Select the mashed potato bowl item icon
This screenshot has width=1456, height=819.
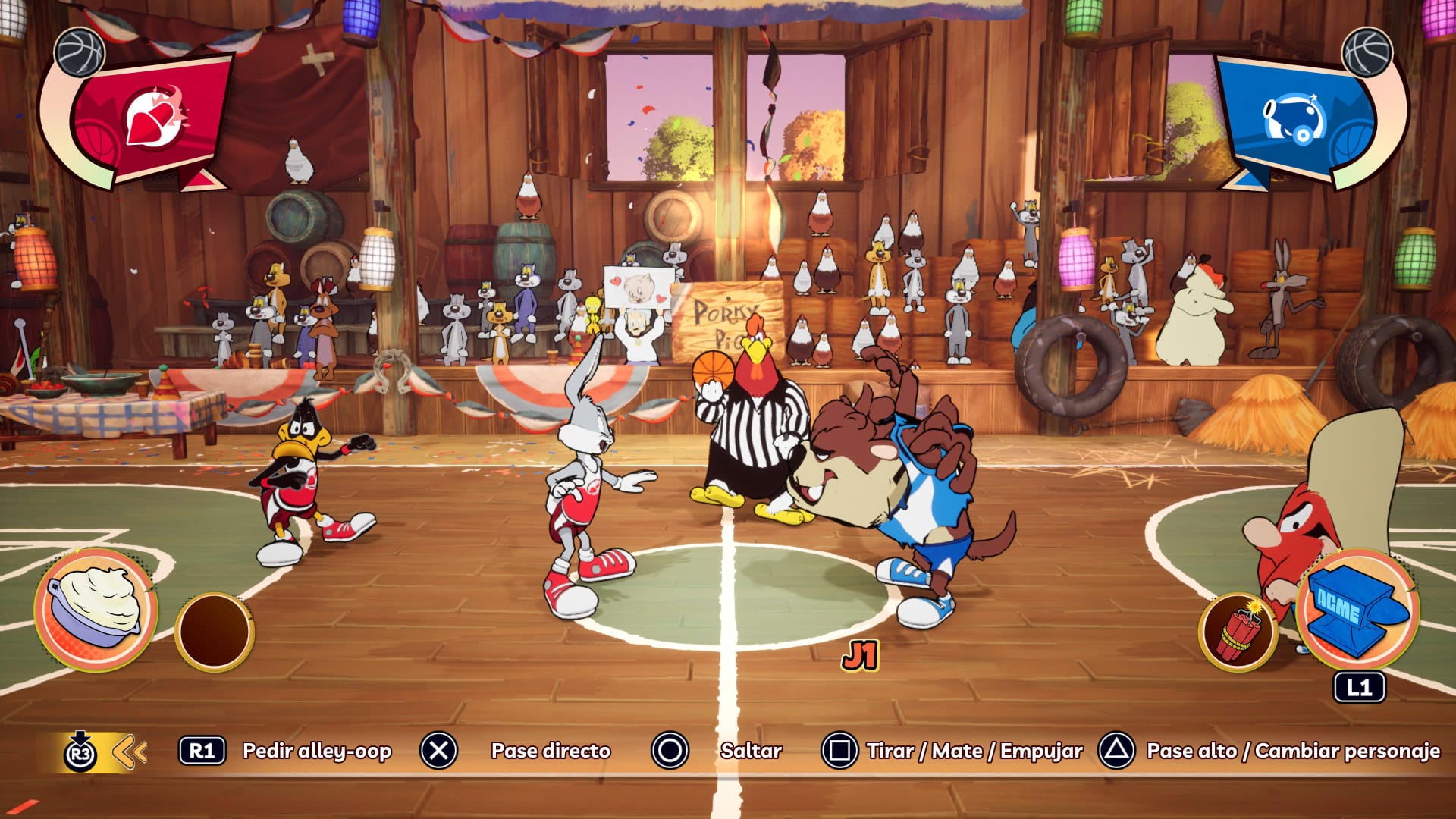coord(96,608)
